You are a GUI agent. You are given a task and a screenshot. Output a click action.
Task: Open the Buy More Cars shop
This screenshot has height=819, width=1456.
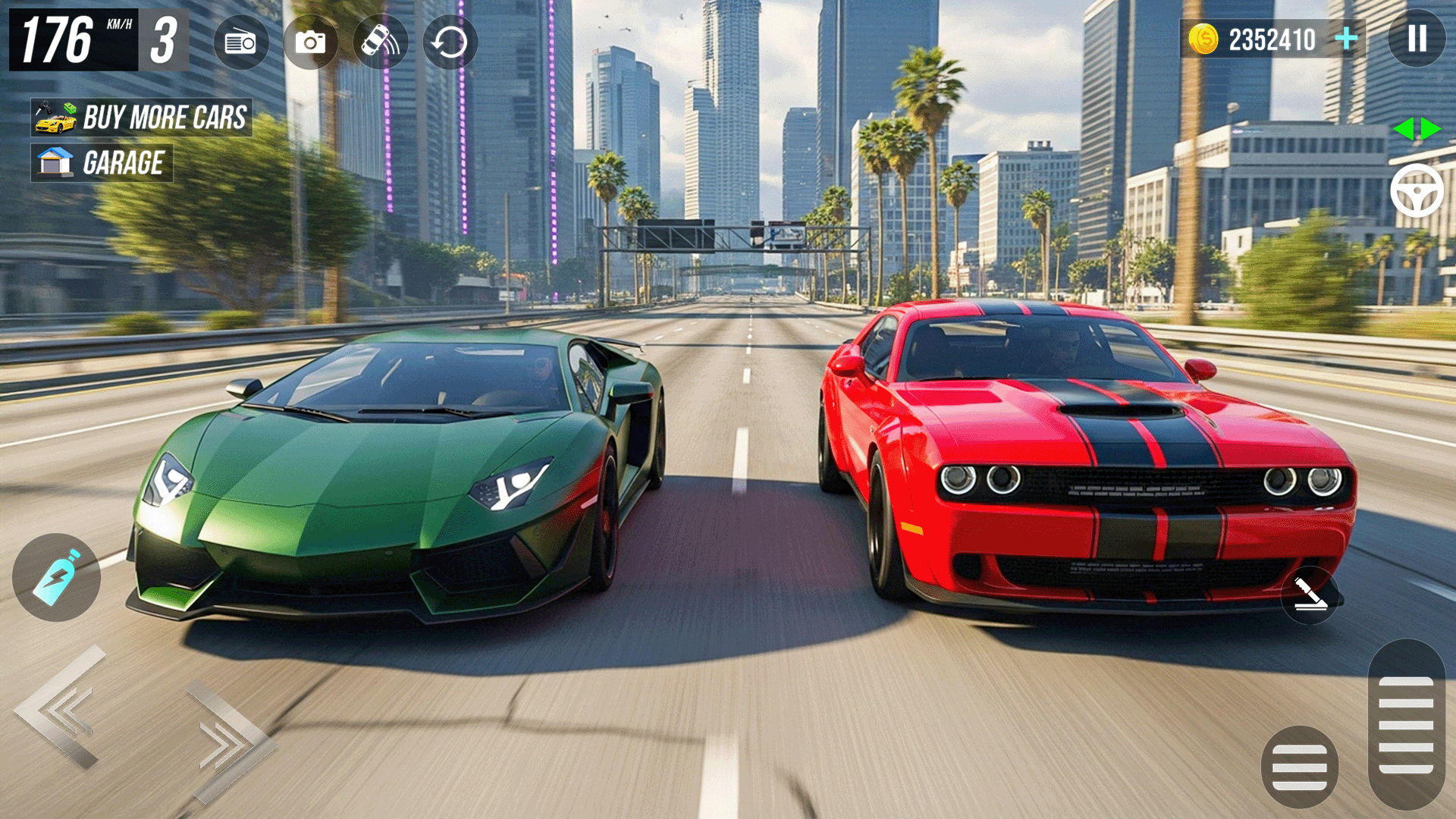[142, 118]
